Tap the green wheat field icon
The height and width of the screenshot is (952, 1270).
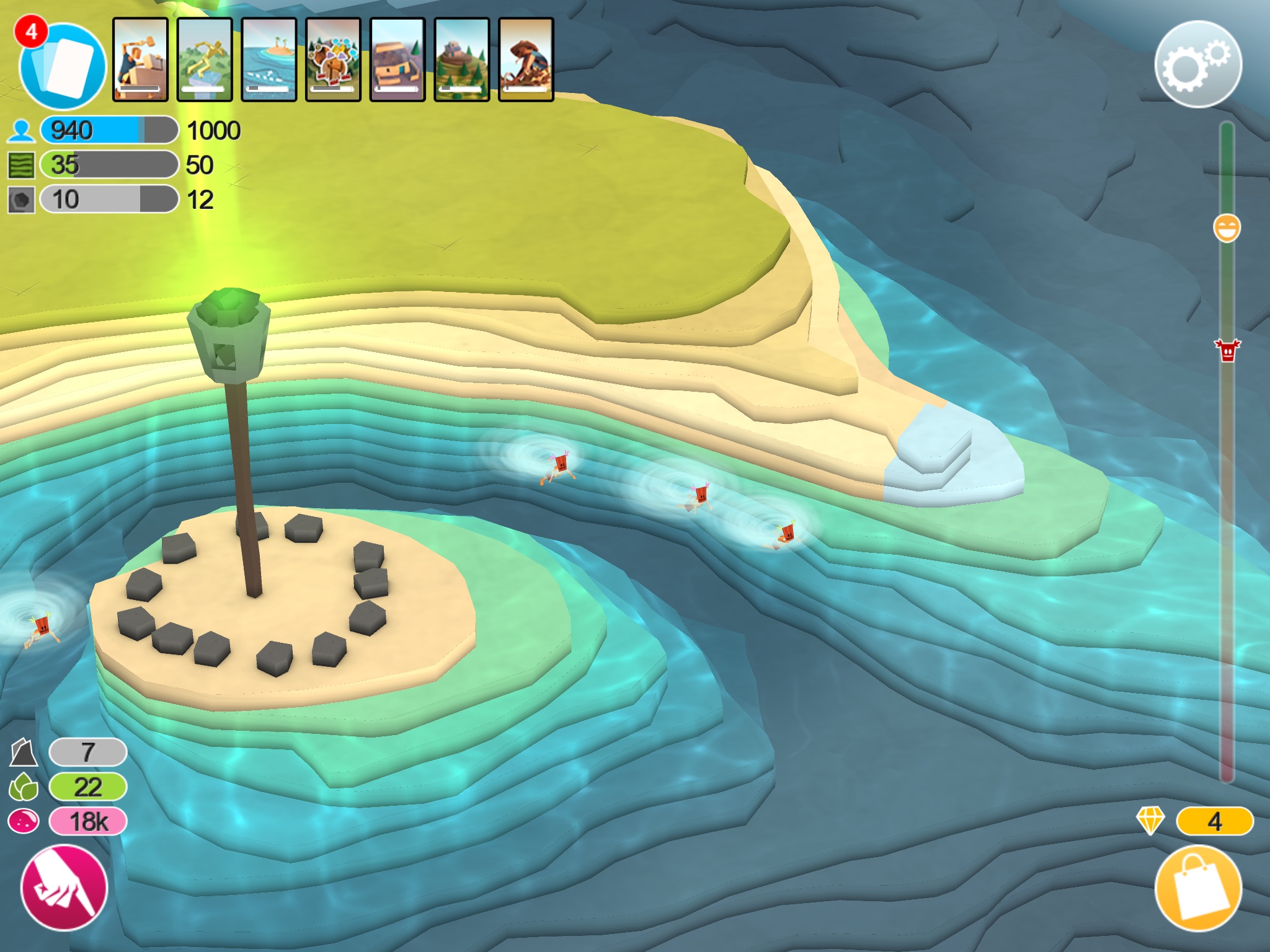21,165
